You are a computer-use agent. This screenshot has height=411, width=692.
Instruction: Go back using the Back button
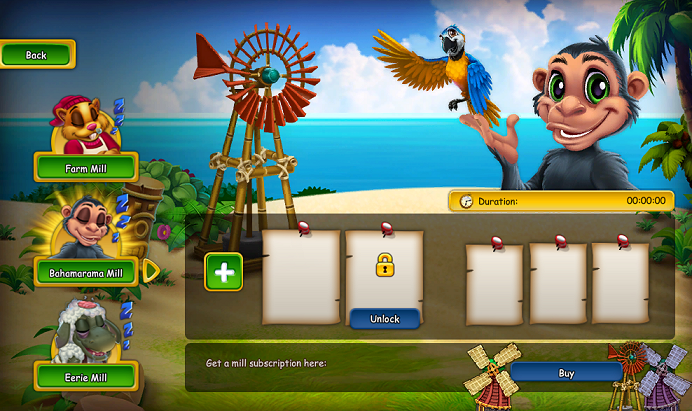click(37, 55)
